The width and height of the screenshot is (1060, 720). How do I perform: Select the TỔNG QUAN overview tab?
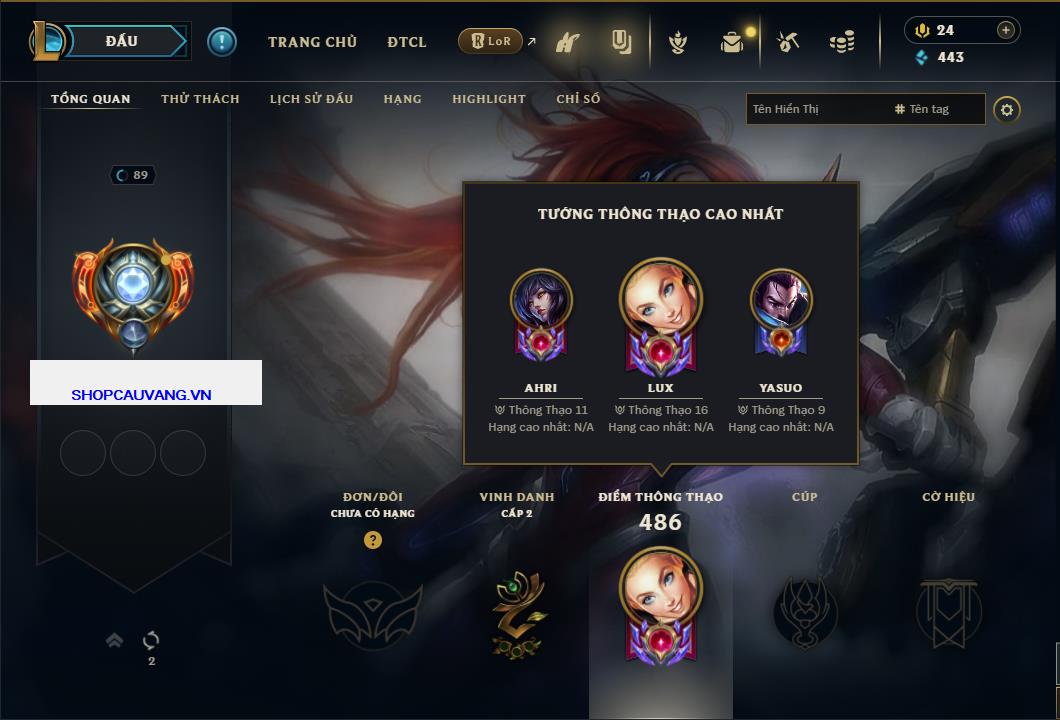(x=91, y=99)
